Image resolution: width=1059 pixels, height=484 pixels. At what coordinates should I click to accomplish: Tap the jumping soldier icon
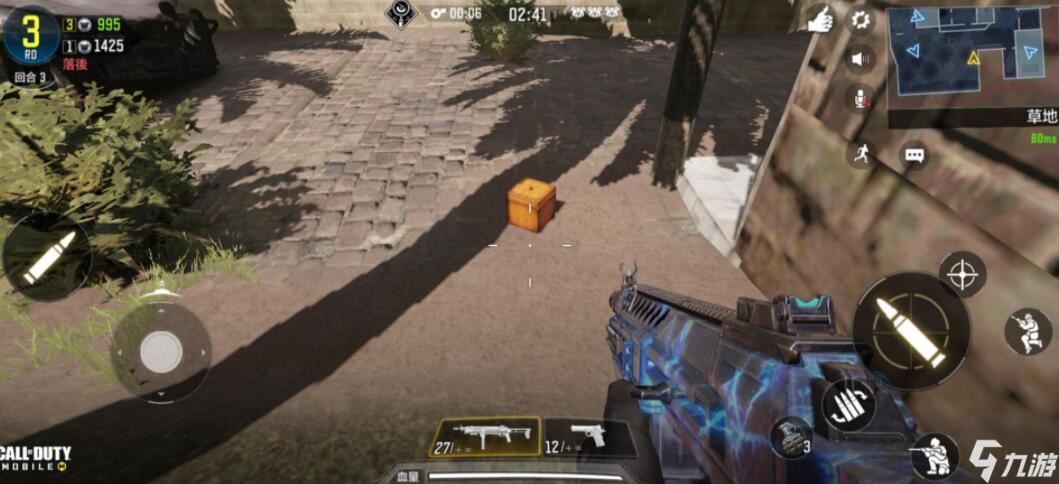pos(1028,332)
